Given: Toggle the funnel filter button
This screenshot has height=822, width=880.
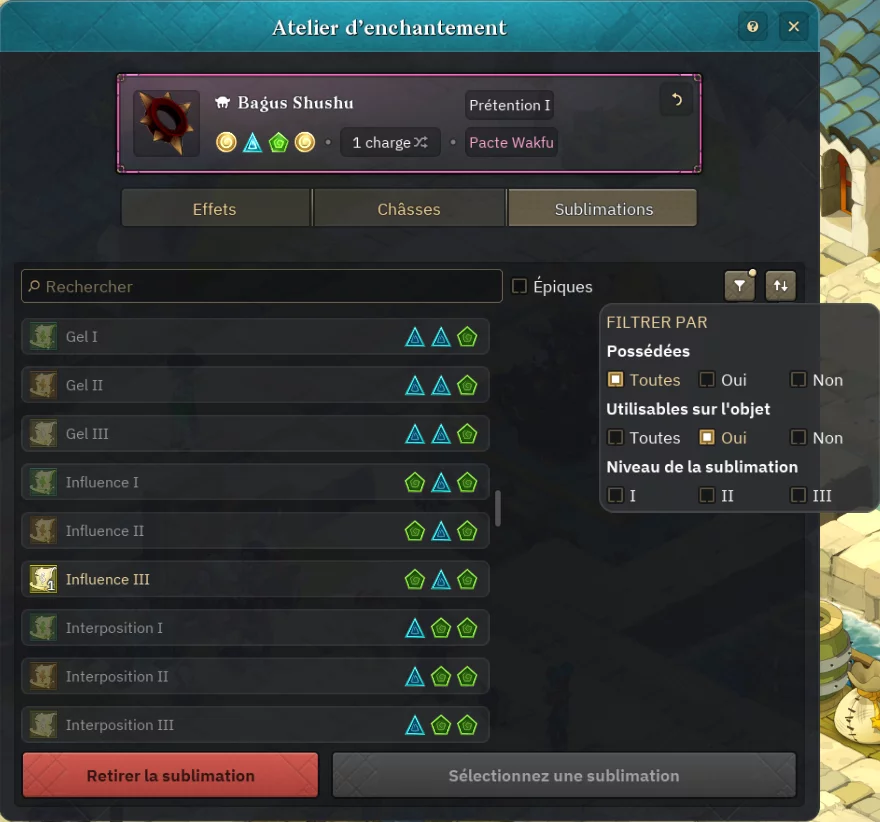Looking at the screenshot, I should point(739,286).
